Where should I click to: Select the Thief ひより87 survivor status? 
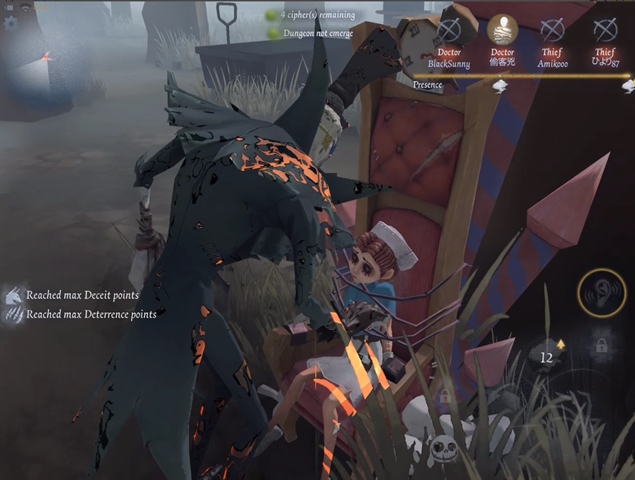click(x=604, y=30)
